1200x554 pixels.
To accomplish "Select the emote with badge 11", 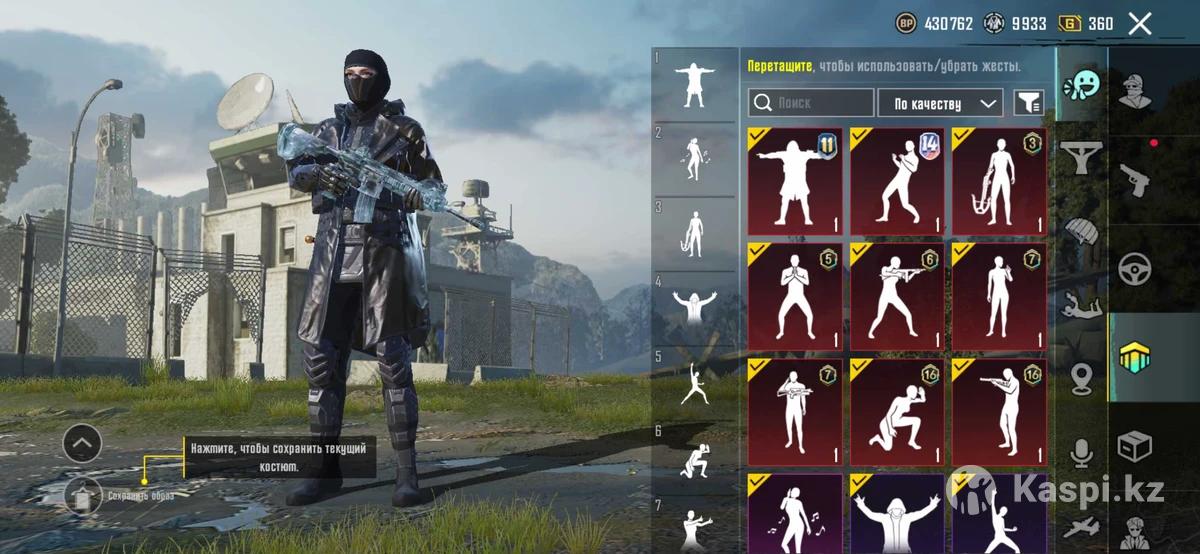I will tap(795, 181).
